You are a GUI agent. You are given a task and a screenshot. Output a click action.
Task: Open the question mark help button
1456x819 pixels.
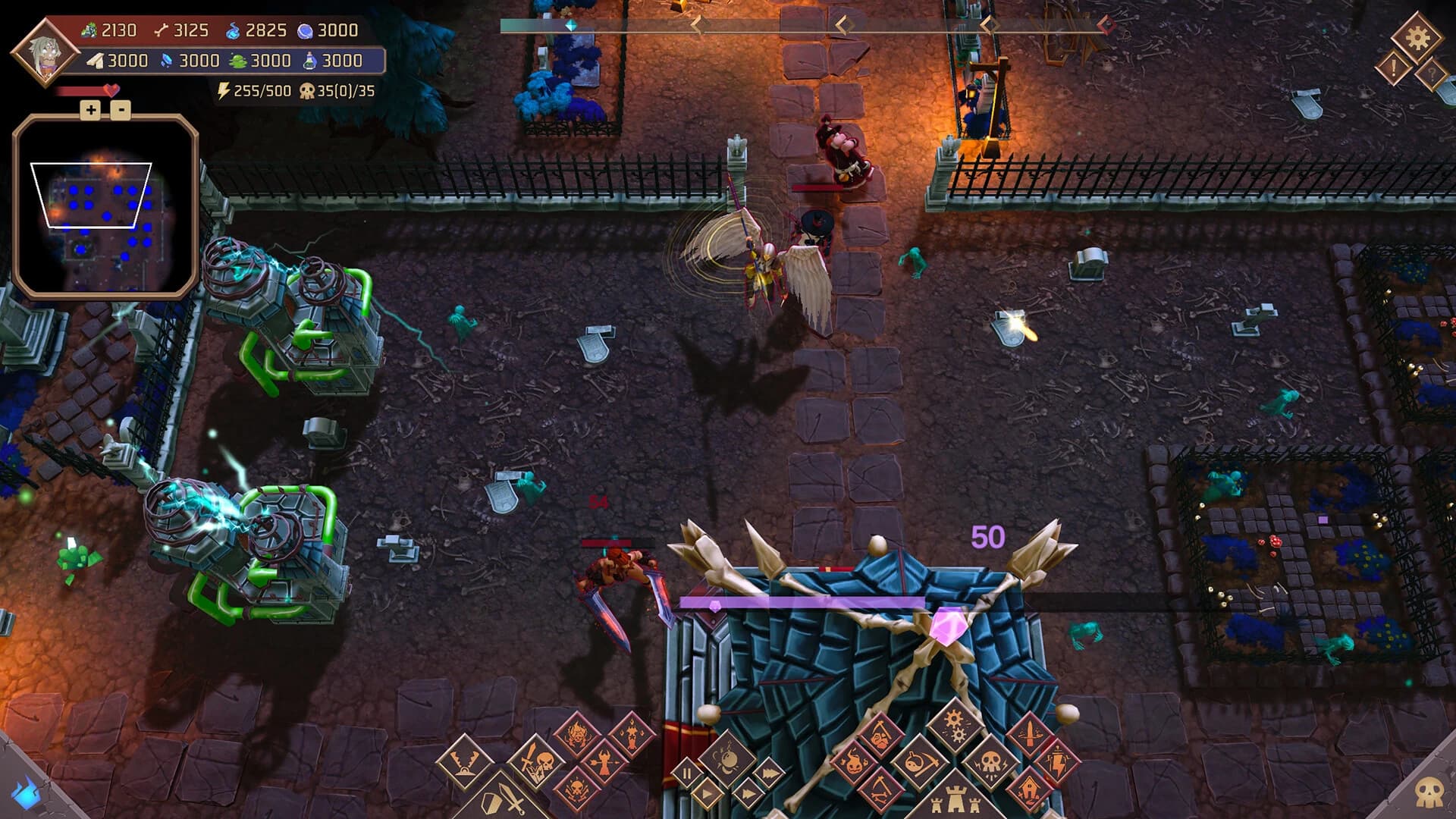[x=1431, y=75]
